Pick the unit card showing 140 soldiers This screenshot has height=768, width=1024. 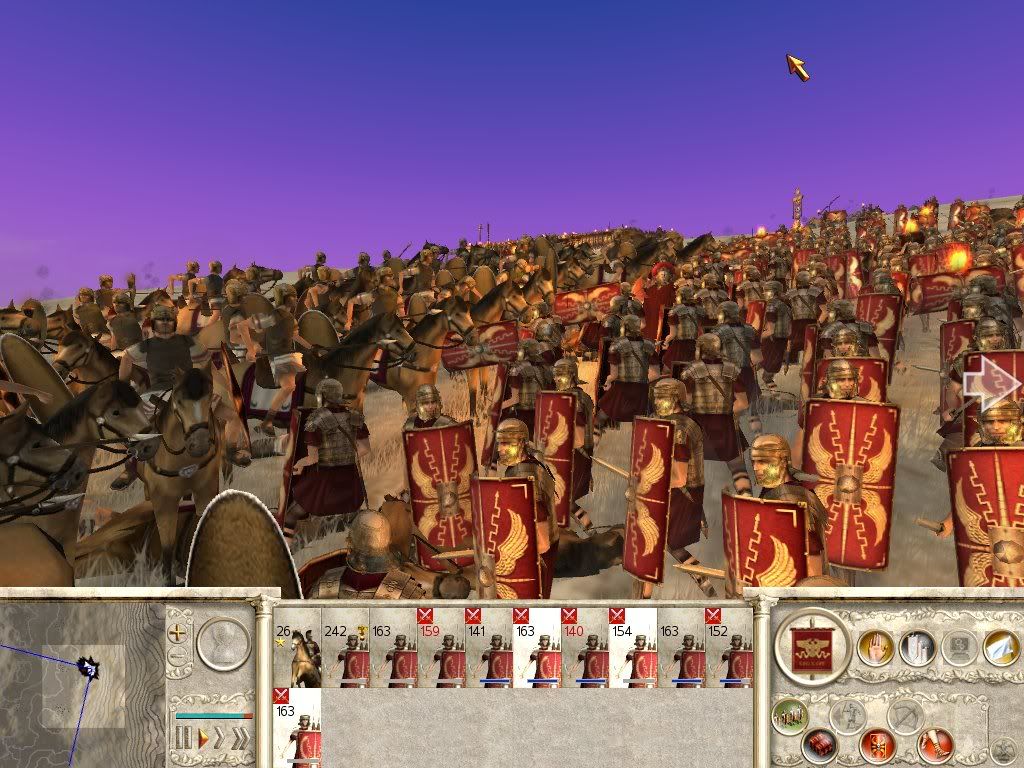[x=585, y=648]
